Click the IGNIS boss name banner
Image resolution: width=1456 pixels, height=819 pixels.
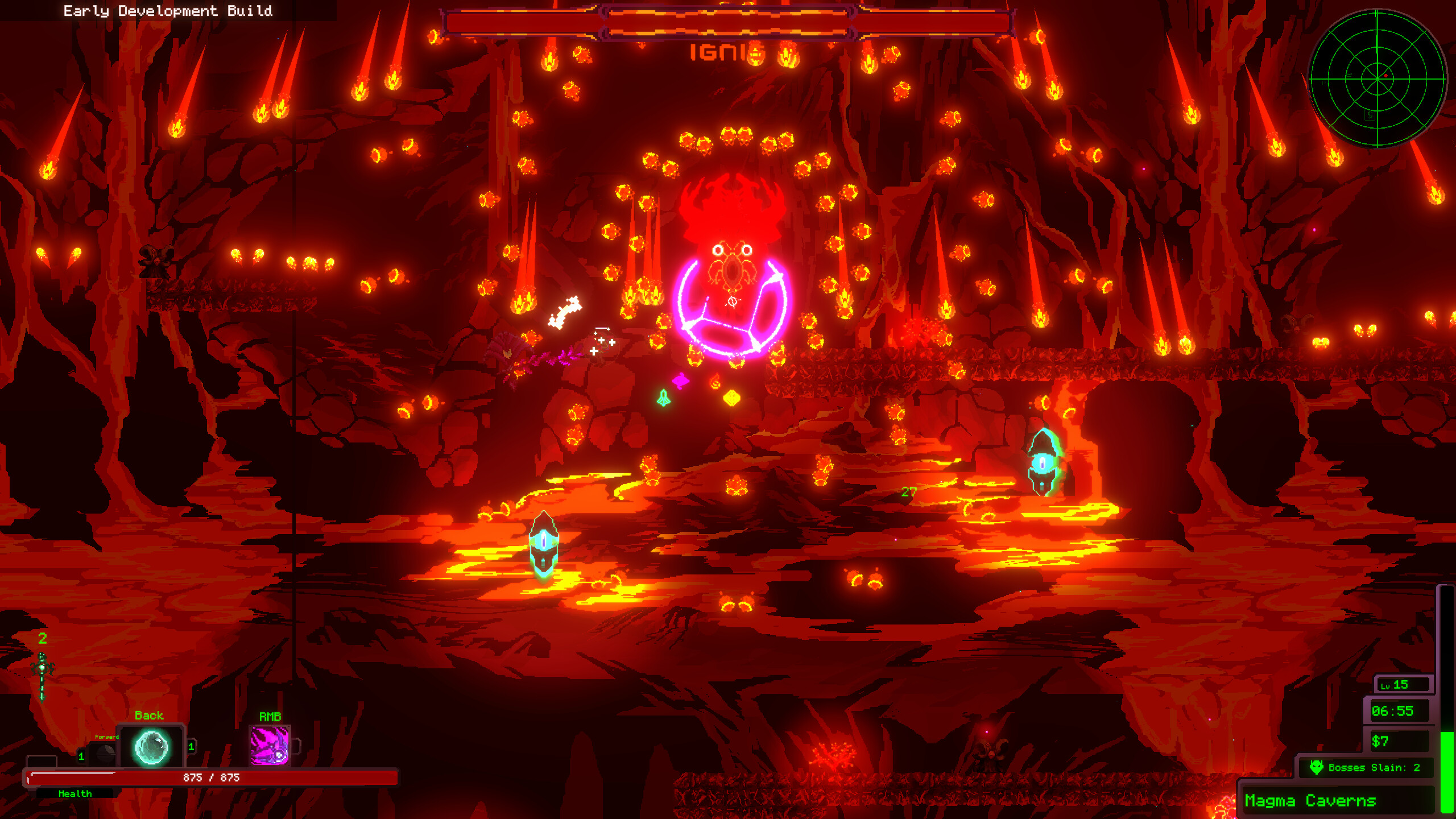[x=727, y=52]
